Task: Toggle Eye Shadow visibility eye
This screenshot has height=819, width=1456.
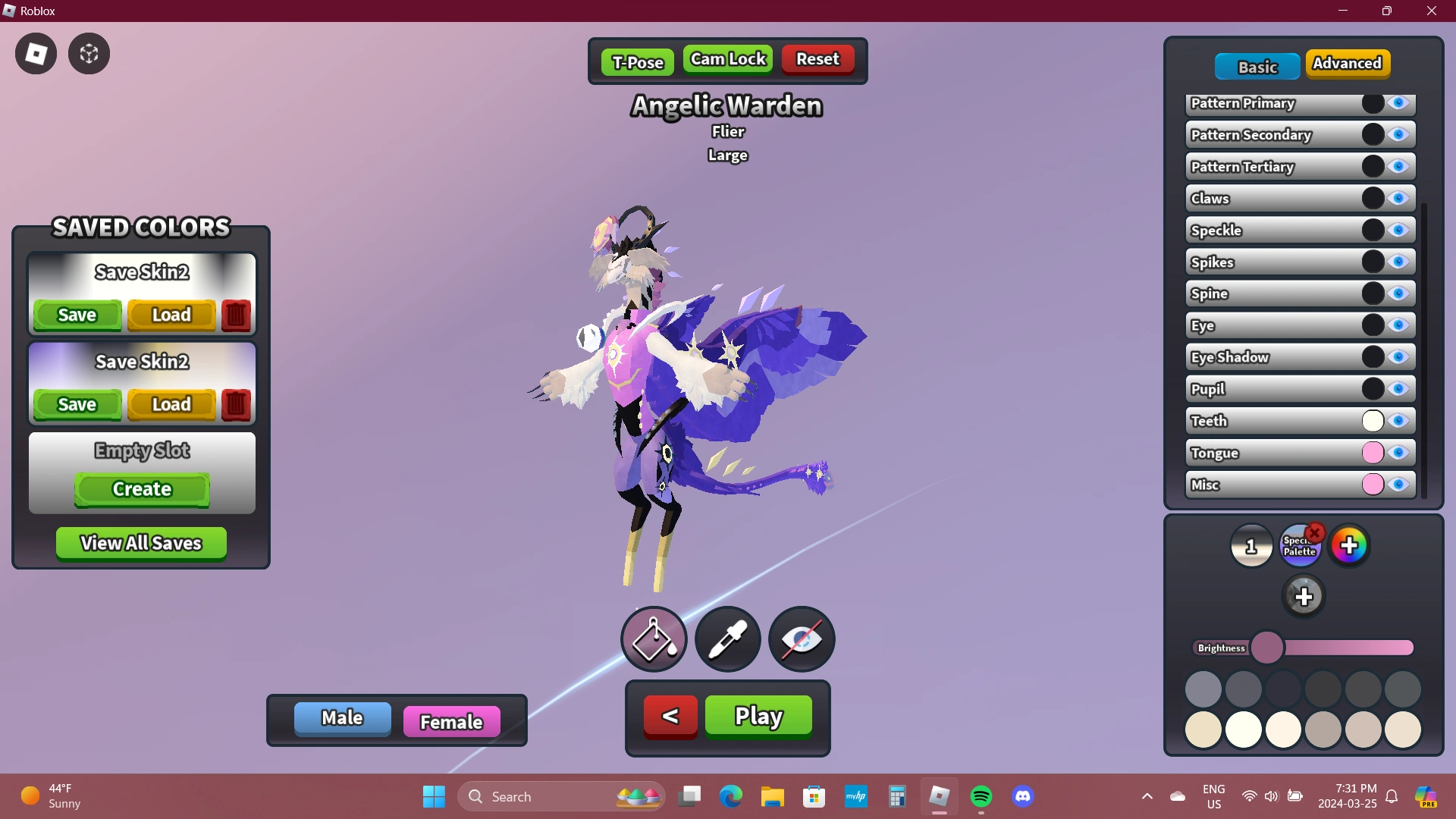Action: [1399, 356]
